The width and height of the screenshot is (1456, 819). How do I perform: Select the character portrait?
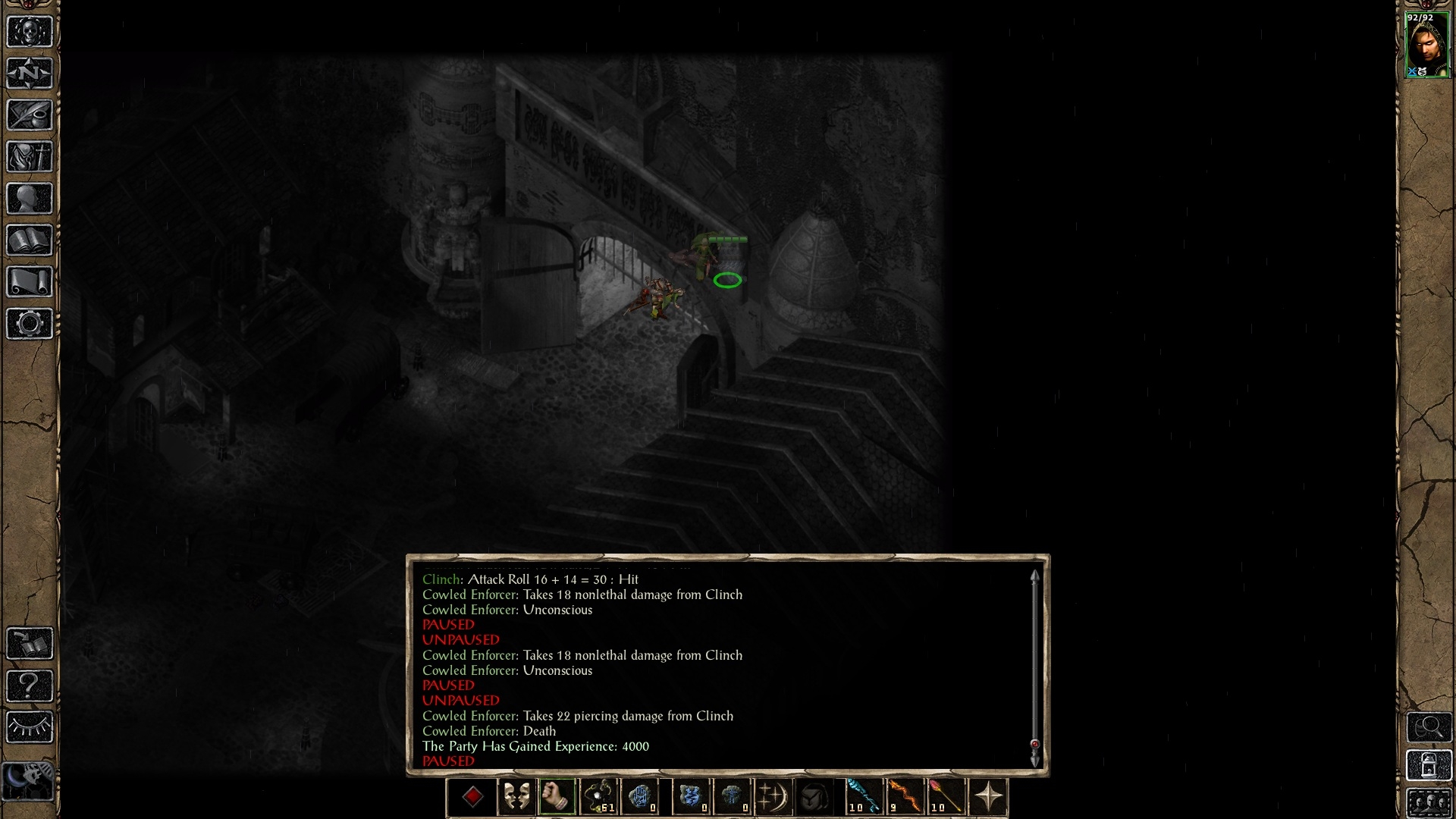point(1427,45)
